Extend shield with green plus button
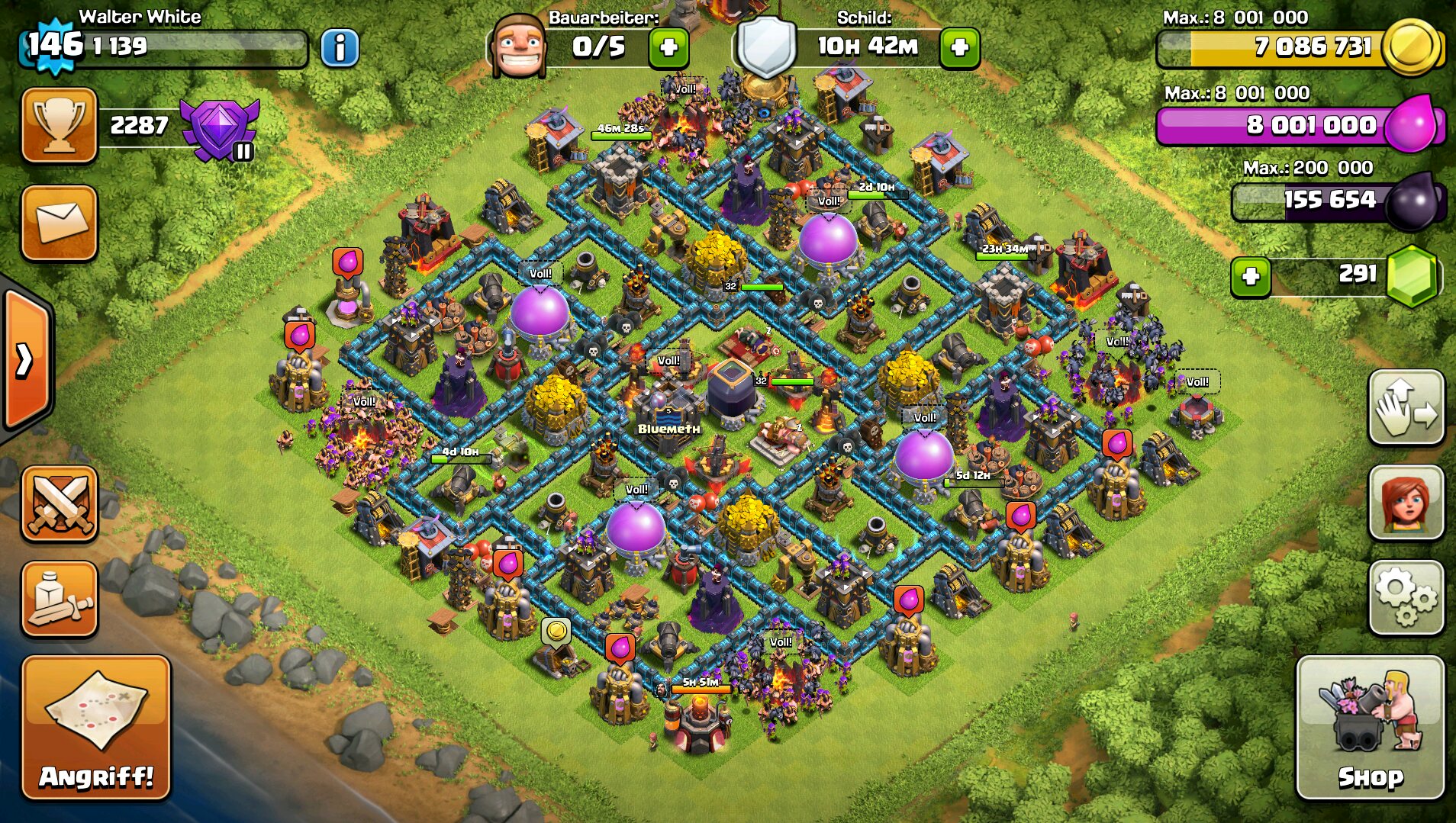The height and width of the screenshot is (823, 1456). 959,48
